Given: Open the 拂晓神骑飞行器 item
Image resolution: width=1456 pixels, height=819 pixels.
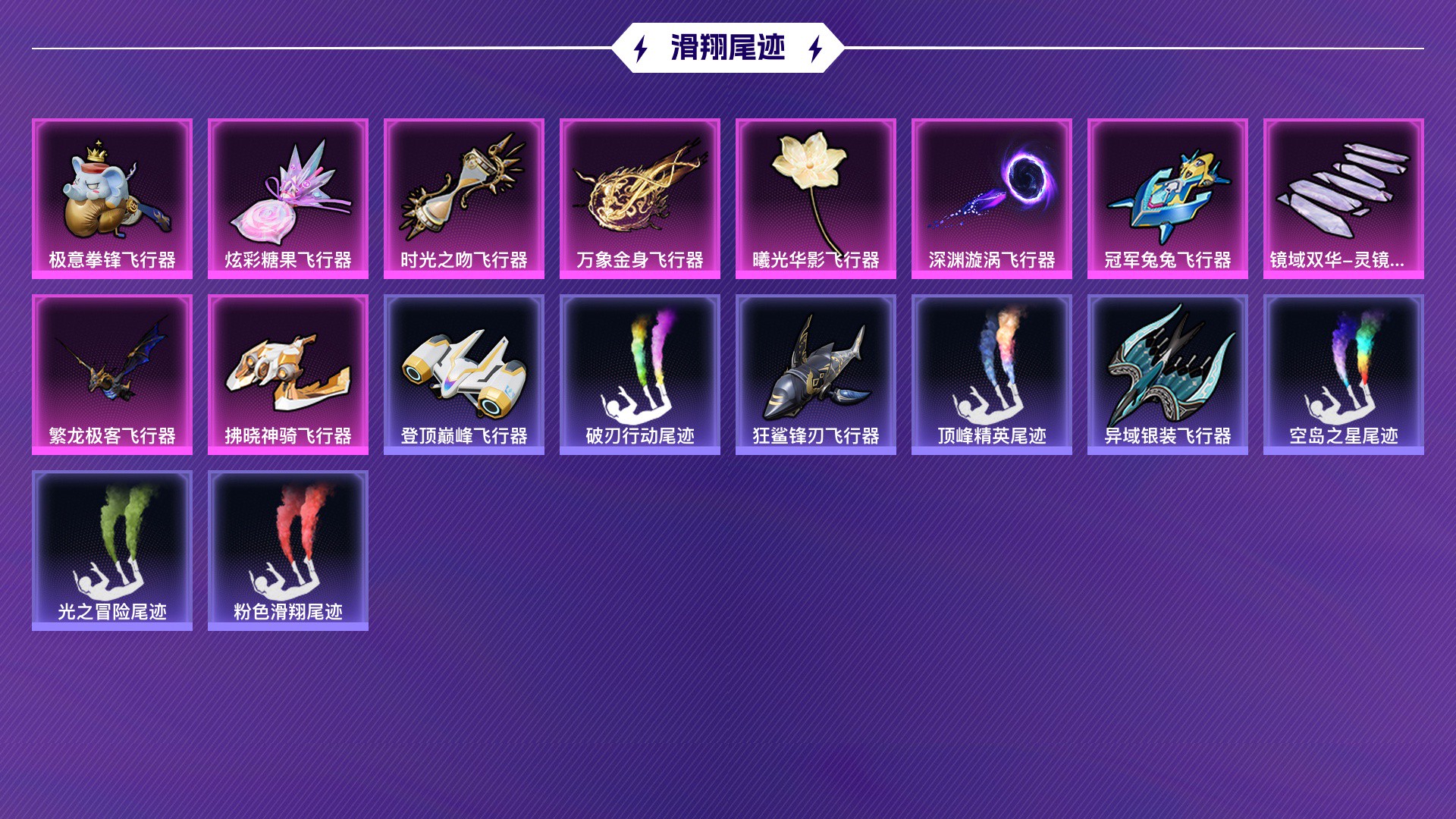Looking at the screenshot, I should tap(288, 372).
